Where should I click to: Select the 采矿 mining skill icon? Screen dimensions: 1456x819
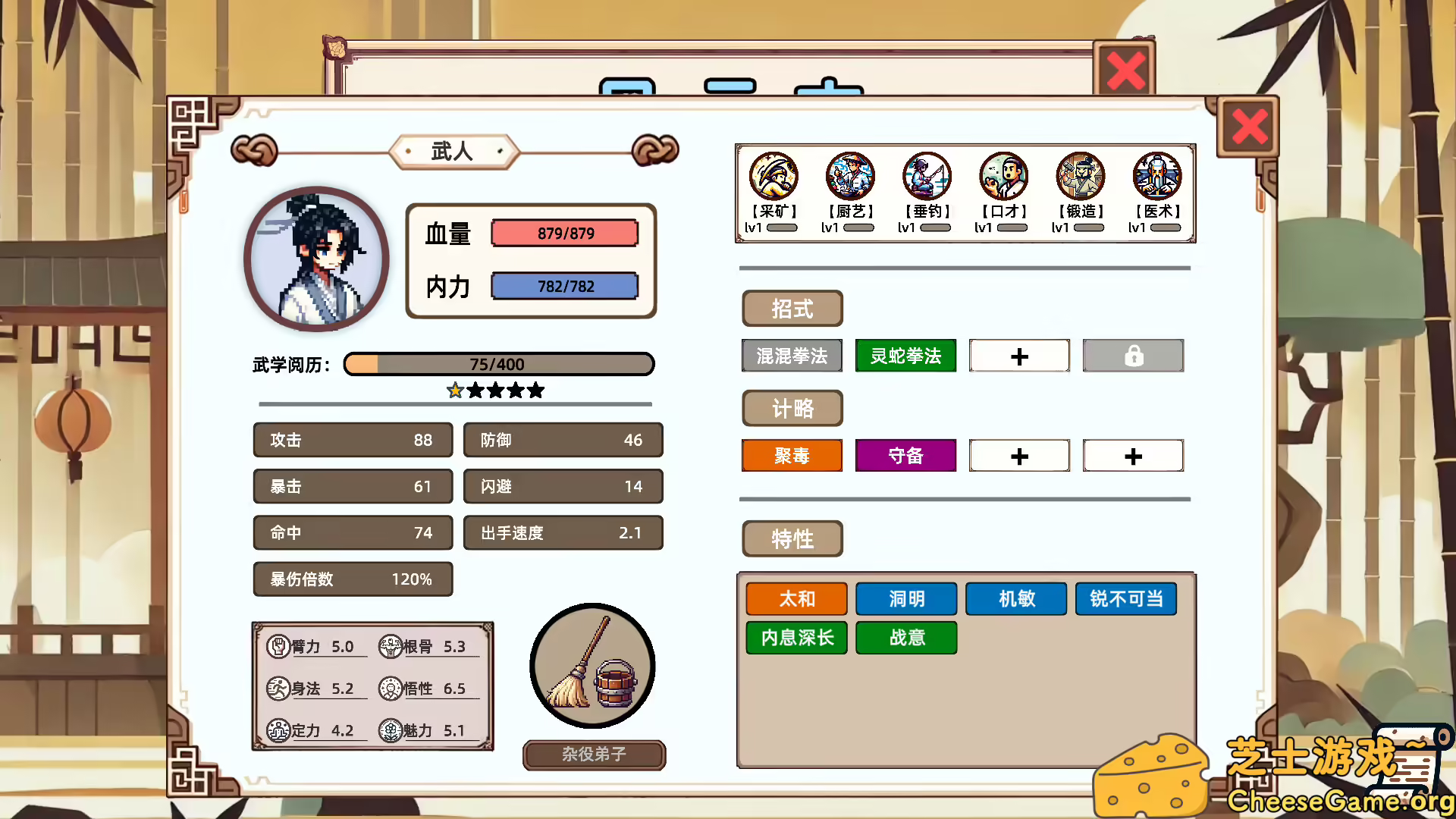pyautogui.click(x=773, y=175)
